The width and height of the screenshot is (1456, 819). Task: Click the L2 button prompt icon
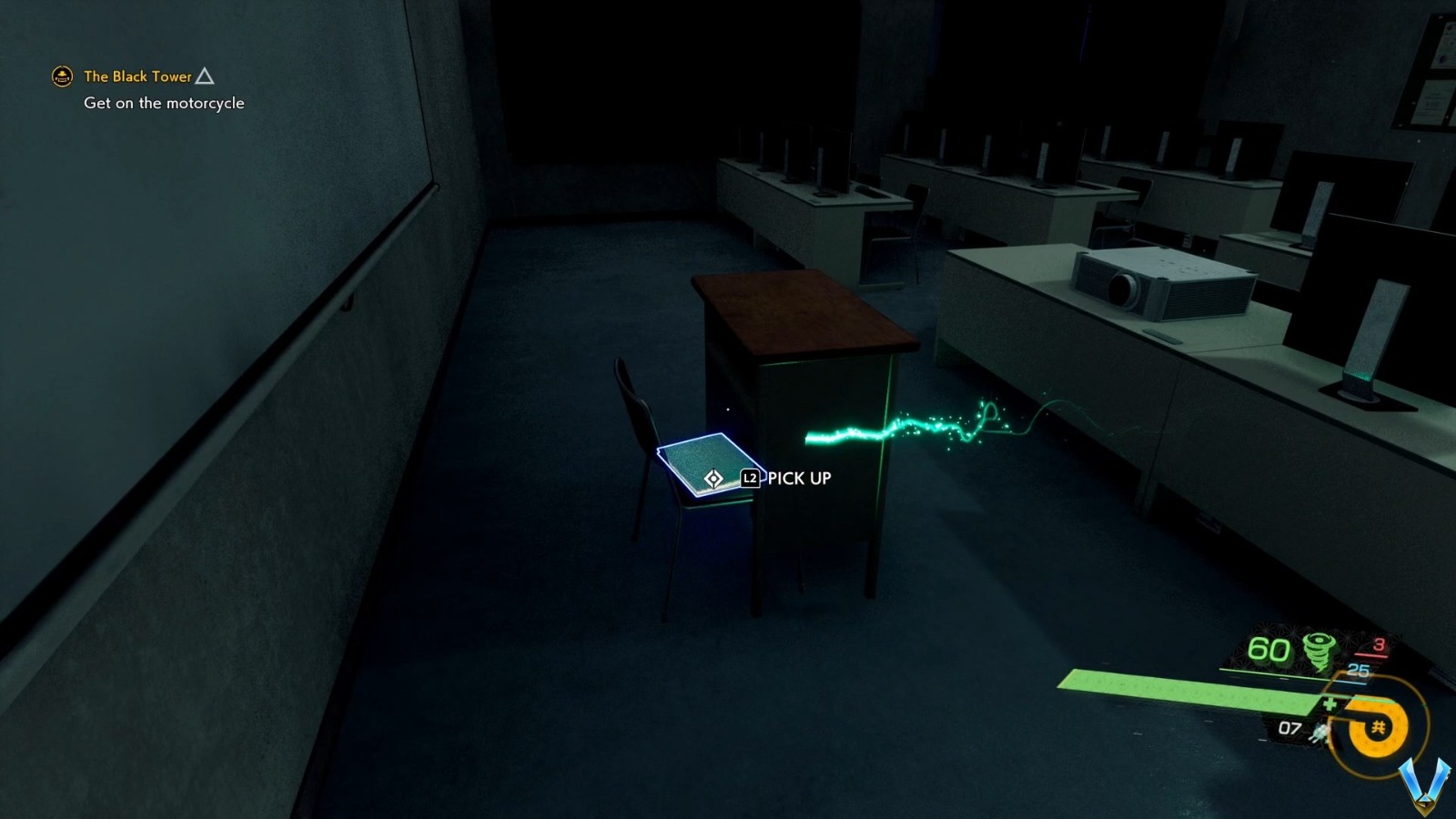click(x=749, y=477)
